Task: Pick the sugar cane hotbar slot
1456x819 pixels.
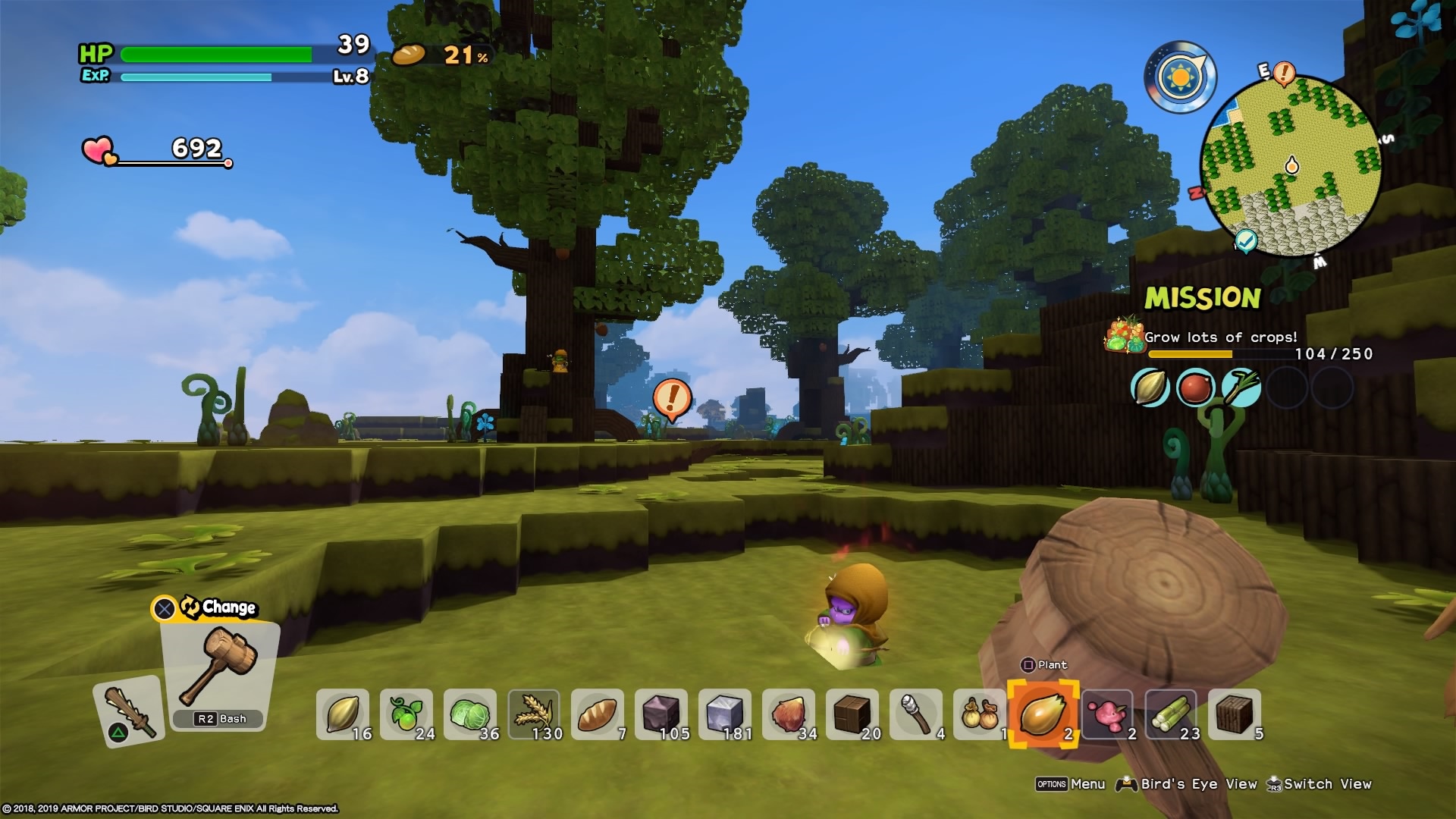Action: point(1171,714)
